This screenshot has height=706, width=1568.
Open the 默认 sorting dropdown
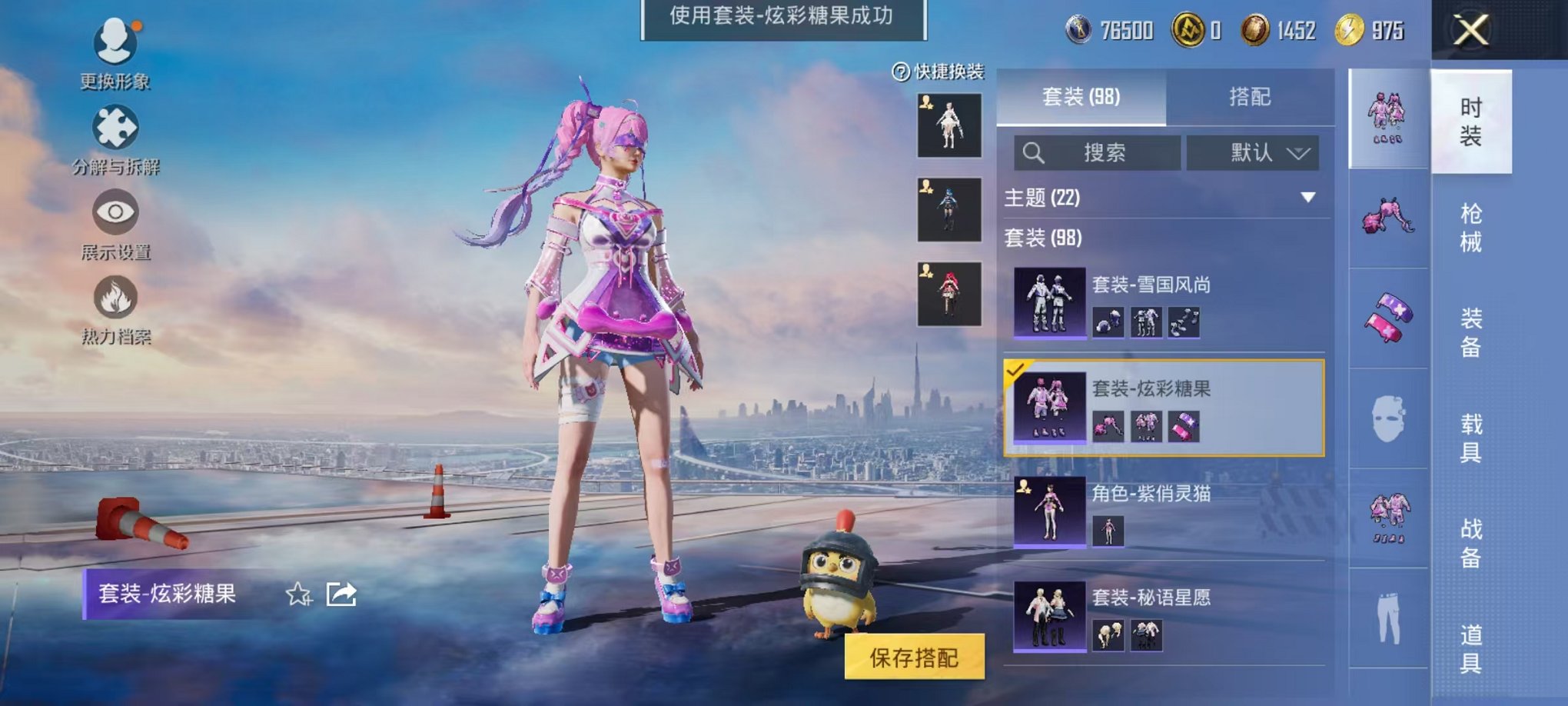pos(1251,152)
